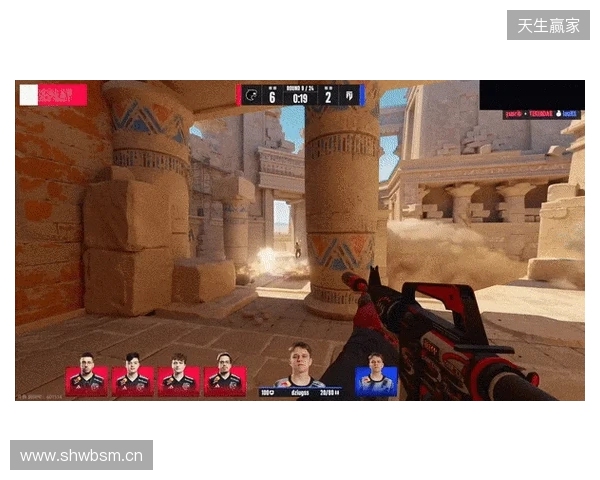This screenshot has width=600, height=480.
Task: Select the right team logo on scoreboard
Action: coord(350,95)
